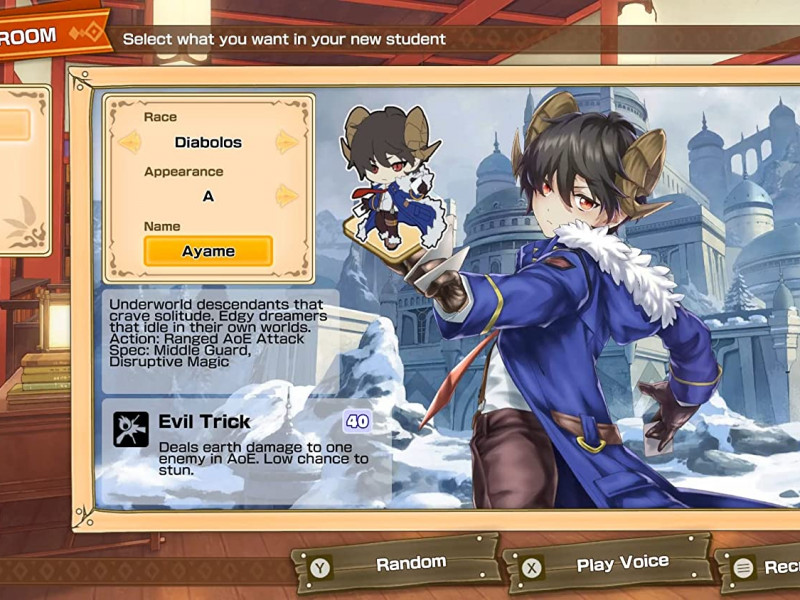The height and width of the screenshot is (600, 800).
Task: Select next Race with right arrow
Action: click(x=287, y=143)
